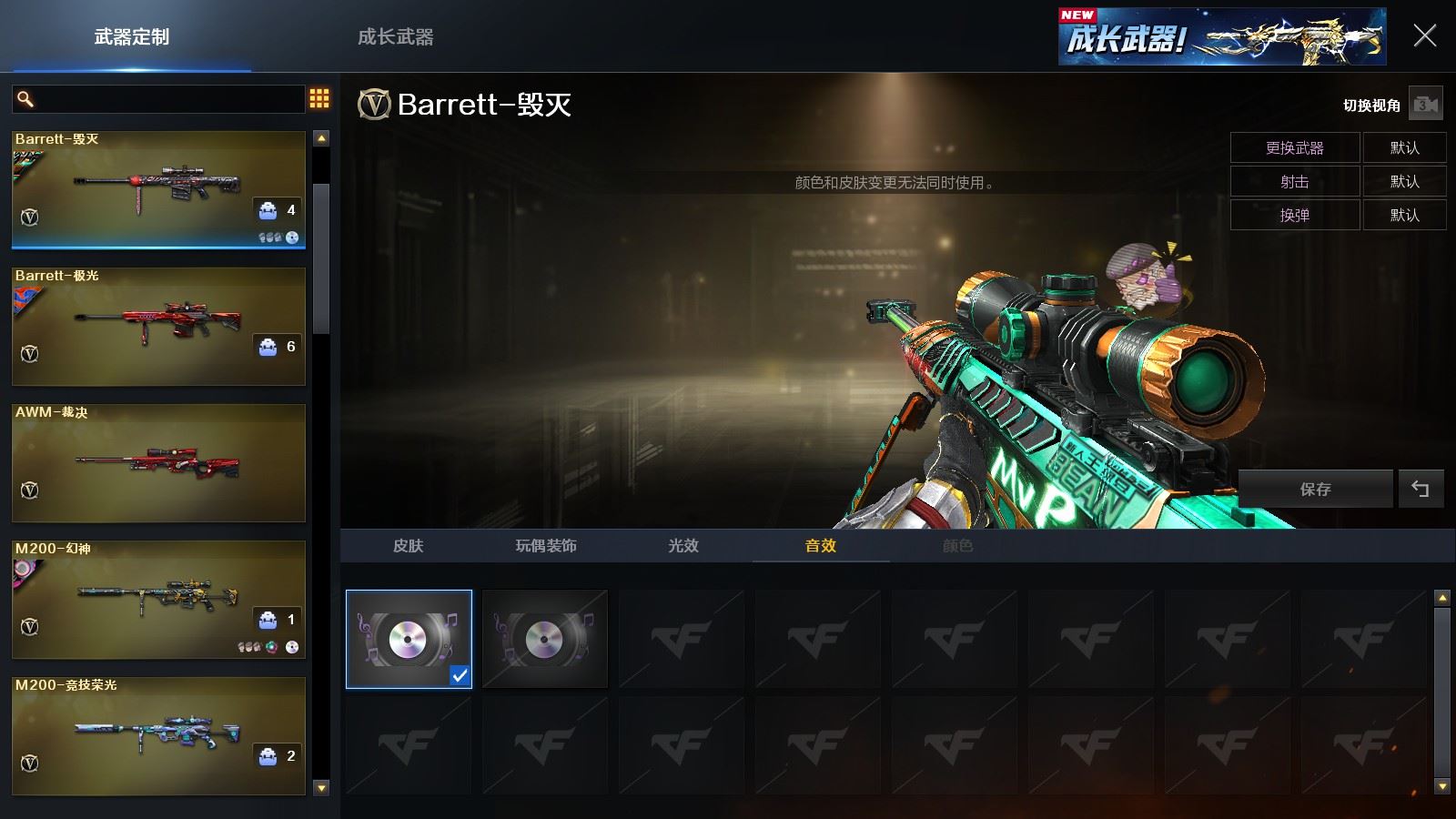Close the weapon customization screen
This screenshot has height=819, width=1456.
pos(1424,36)
